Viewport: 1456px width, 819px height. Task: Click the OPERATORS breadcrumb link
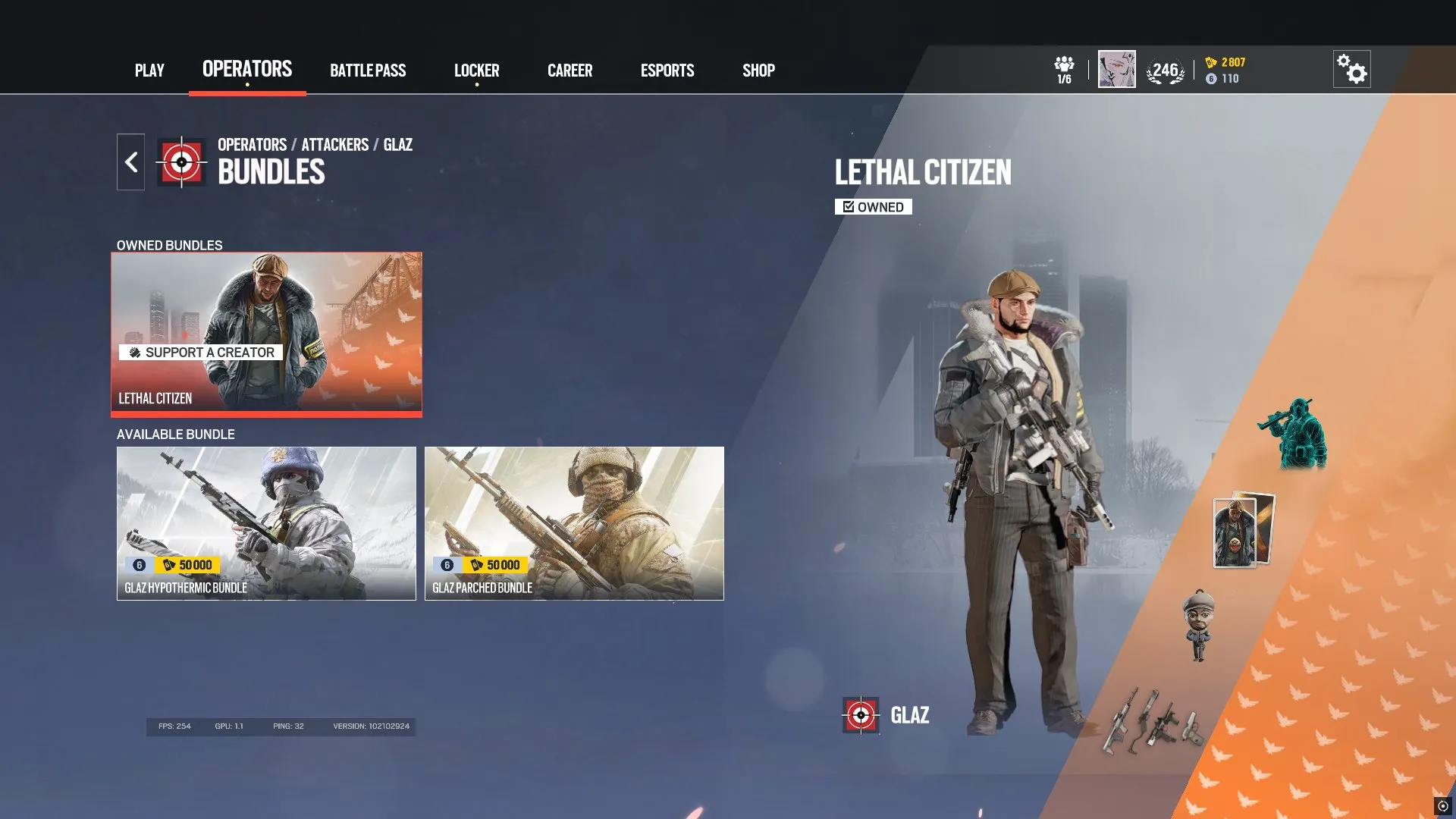251,145
